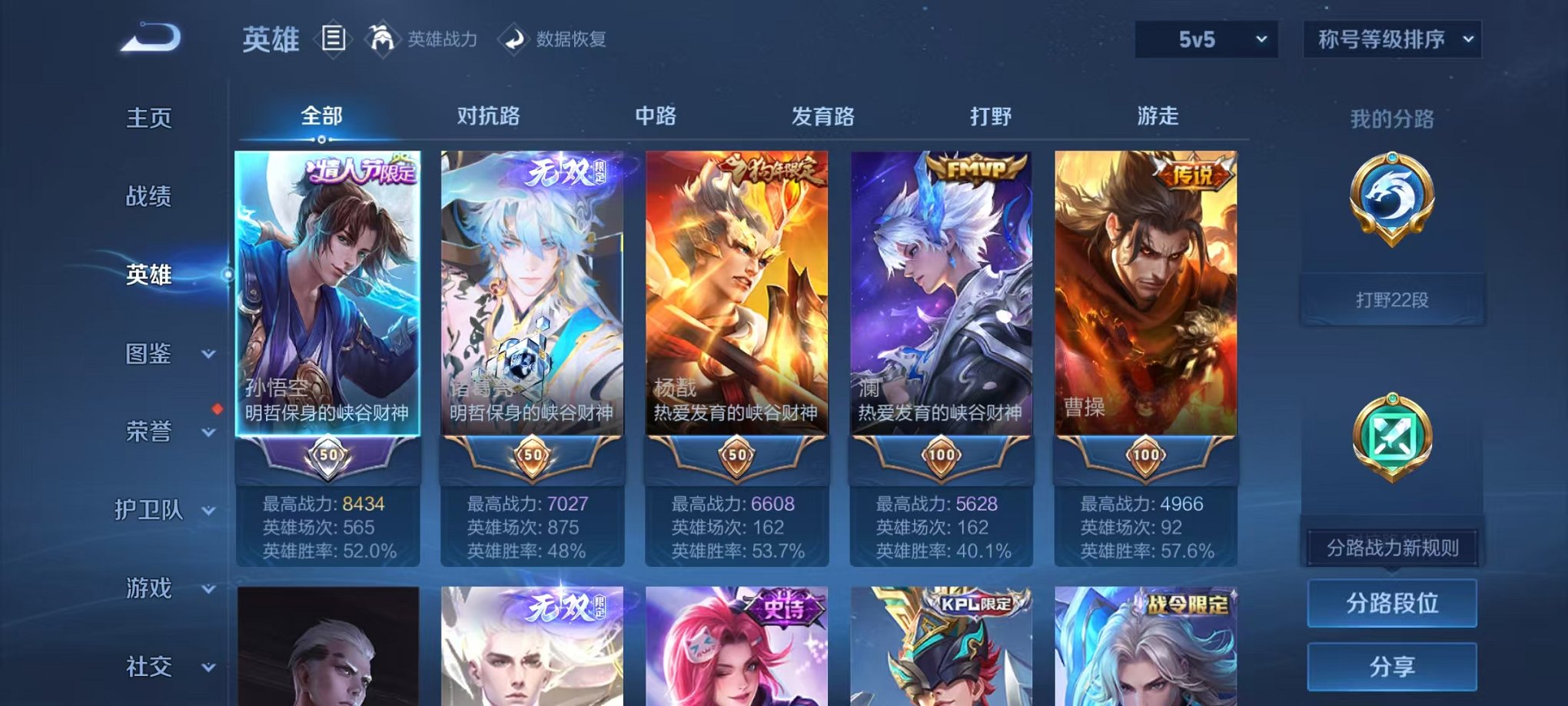The height and width of the screenshot is (706, 1568).
Task: Open 荣誉 from the left sidebar
Action: pyautogui.click(x=150, y=432)
